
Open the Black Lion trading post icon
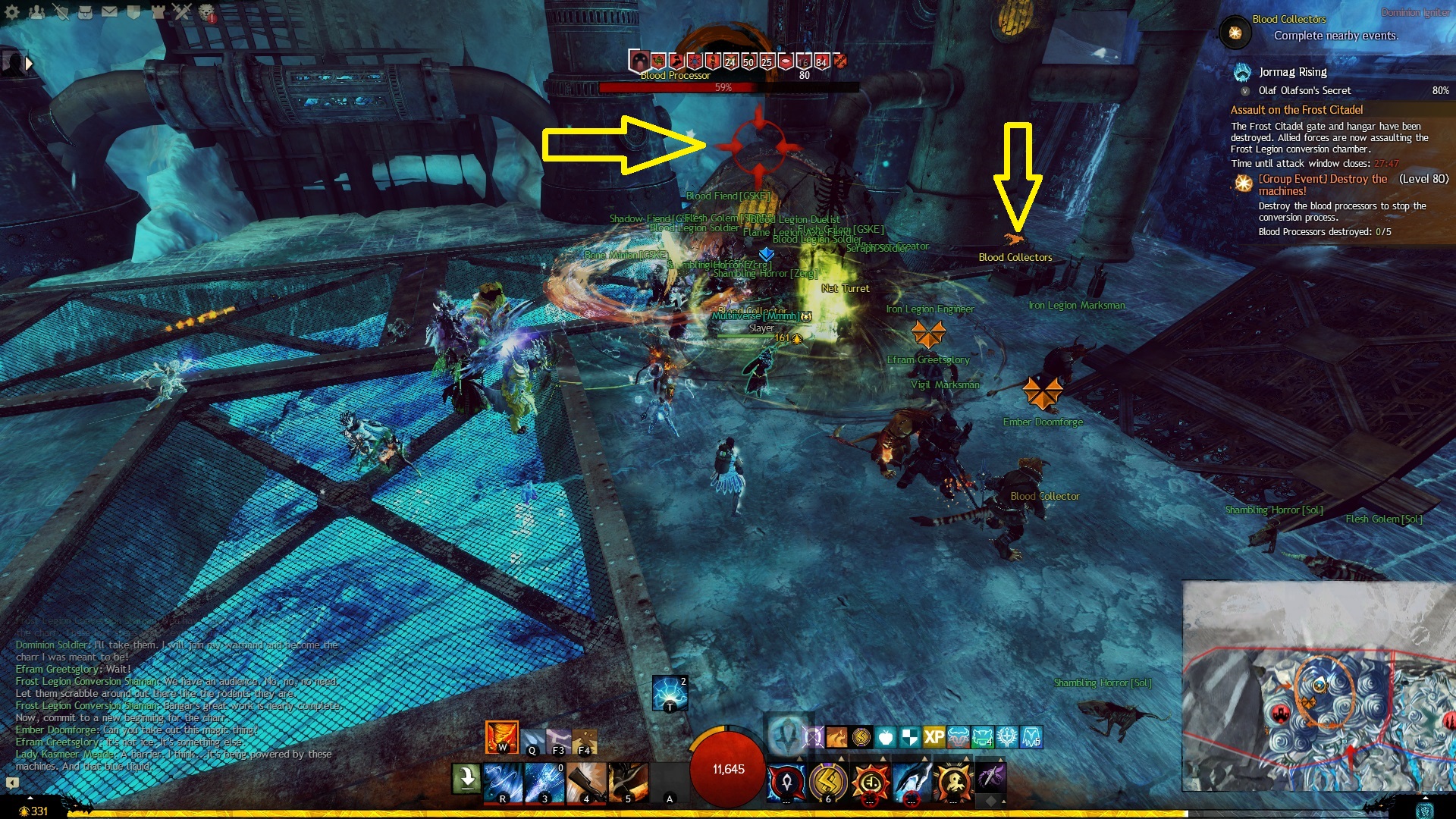pyautogui.click(x=206, y=12)
